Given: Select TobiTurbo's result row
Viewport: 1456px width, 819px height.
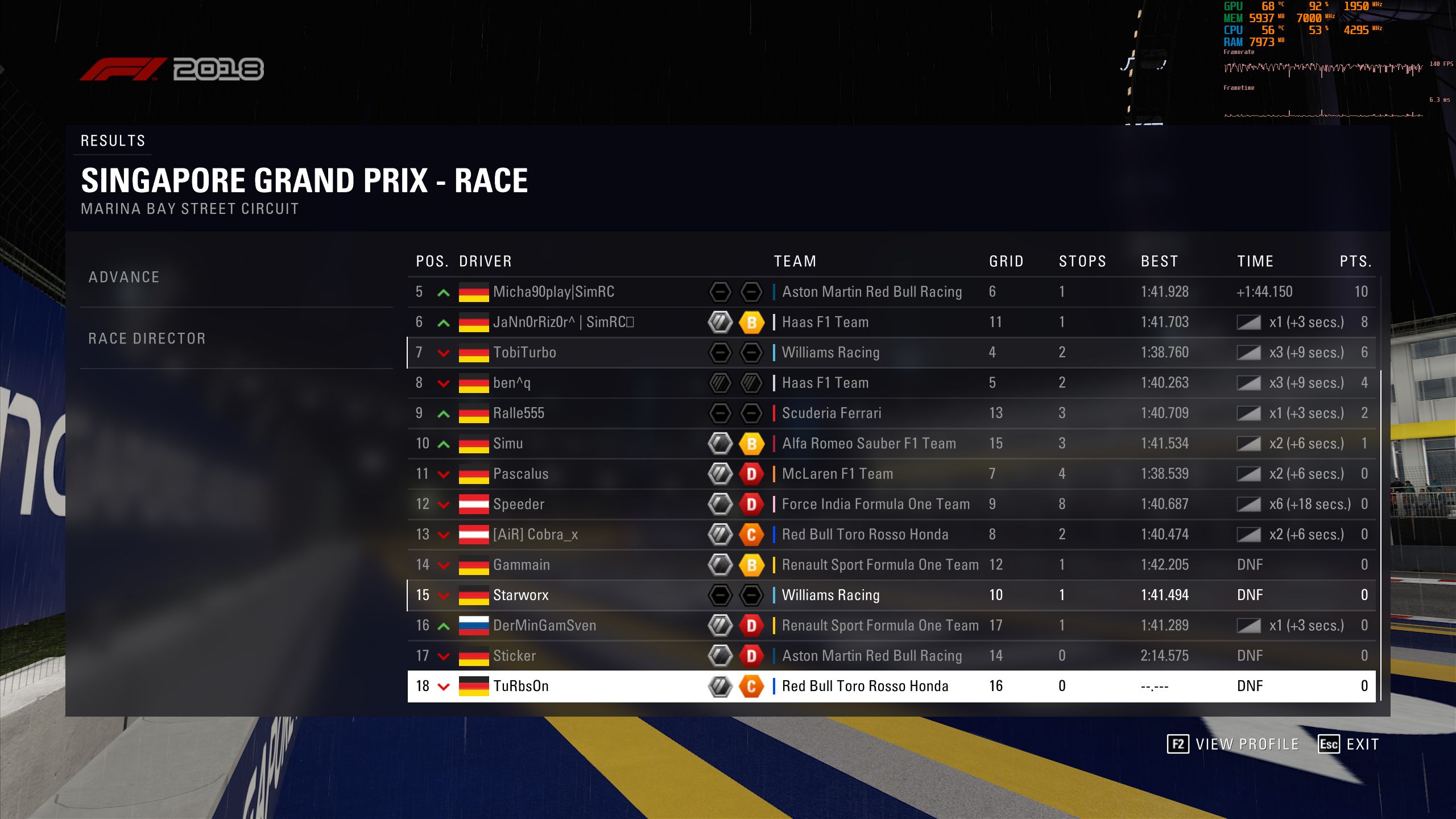Looking at the screenshot, I should click(x=524, y=353).
